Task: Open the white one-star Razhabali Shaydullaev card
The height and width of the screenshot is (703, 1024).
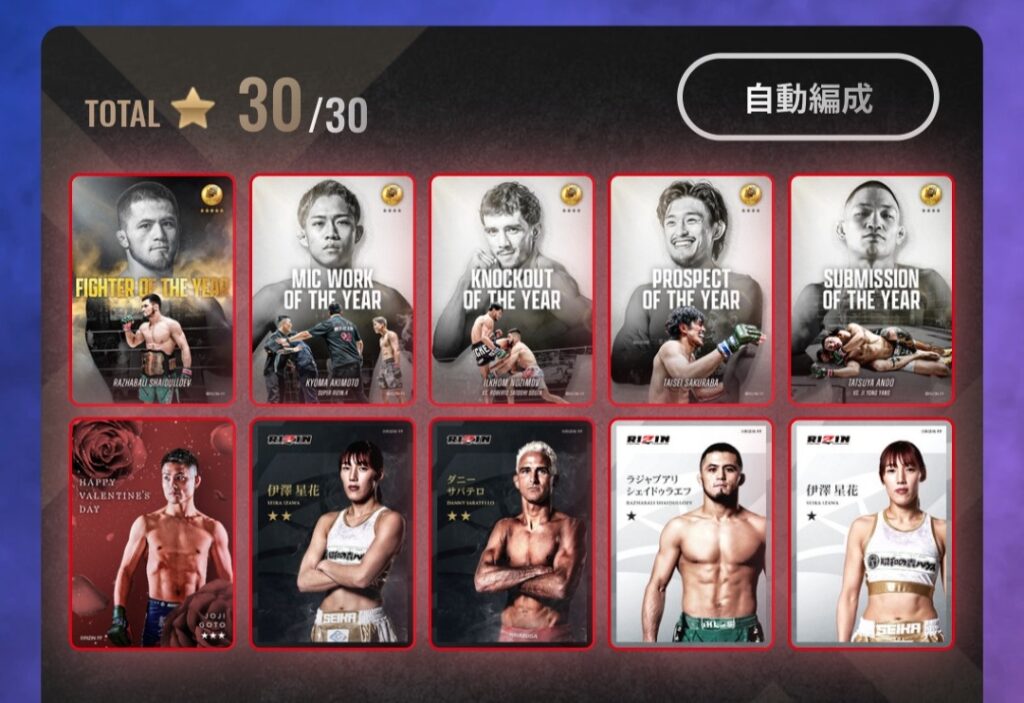Action: 691,534
